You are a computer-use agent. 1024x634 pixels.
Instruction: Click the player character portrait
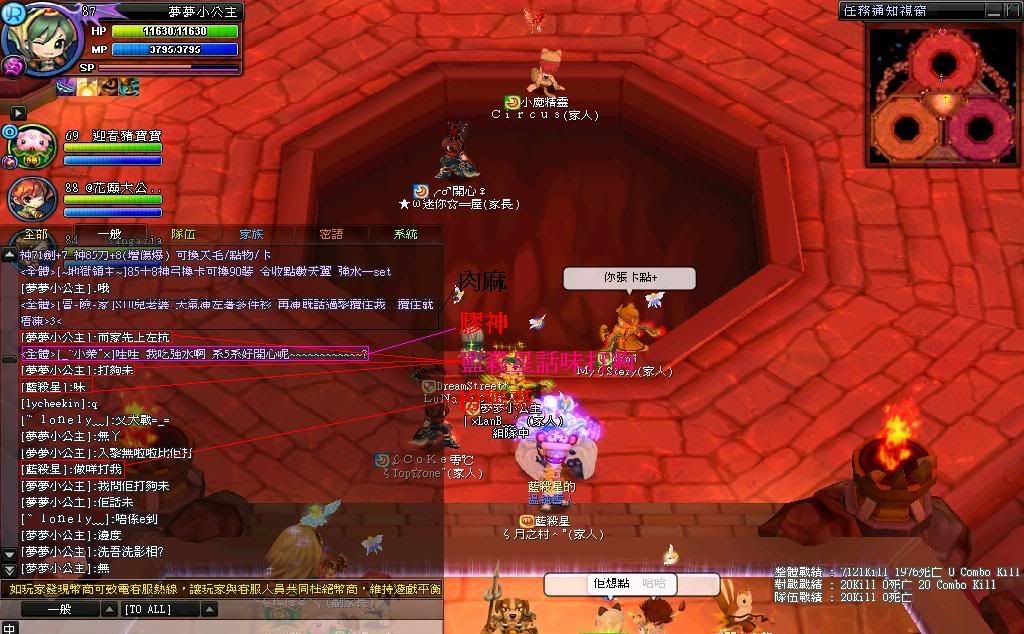(43, 38)
